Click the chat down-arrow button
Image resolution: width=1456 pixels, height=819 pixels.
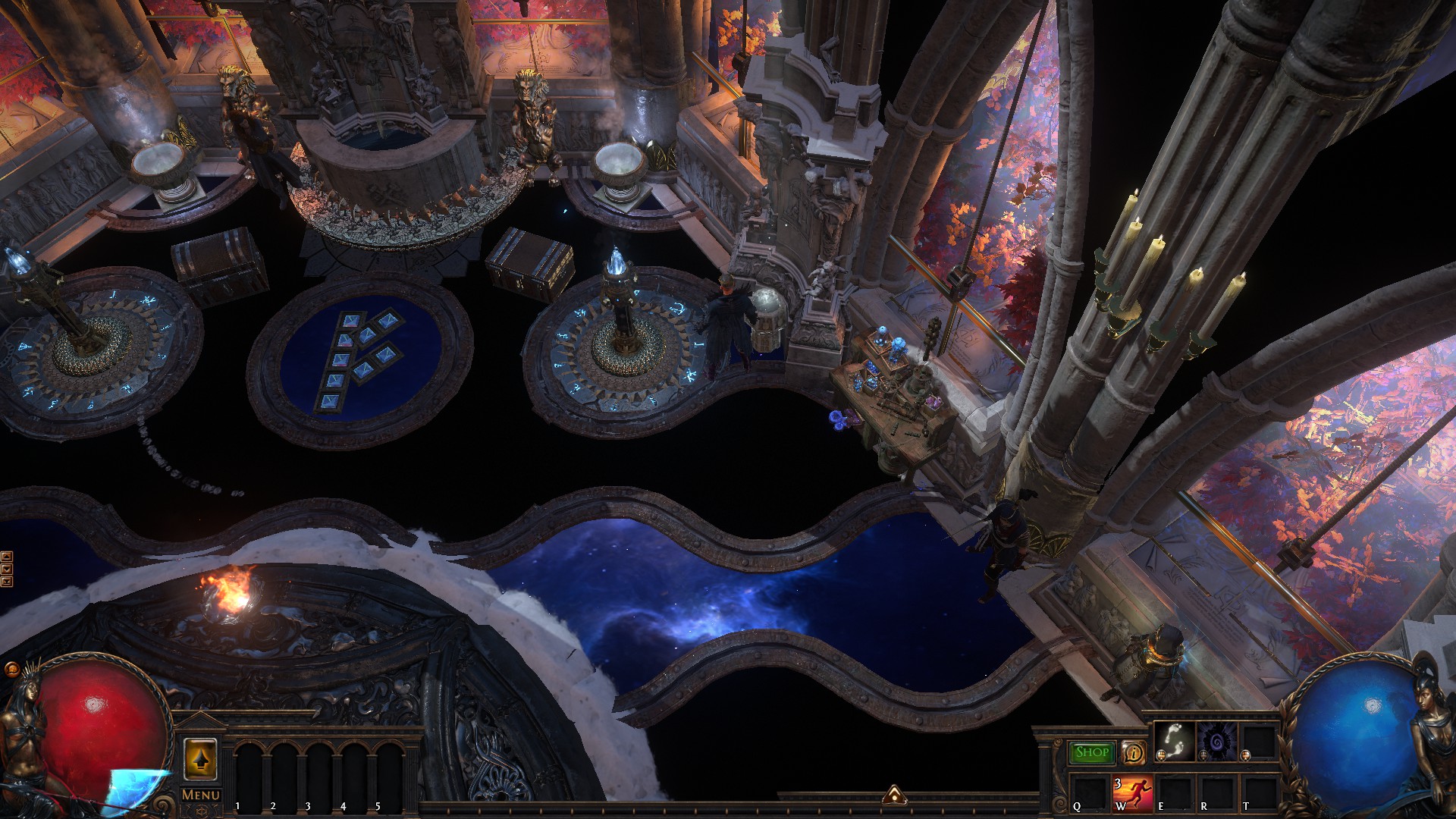click(7, 569)
